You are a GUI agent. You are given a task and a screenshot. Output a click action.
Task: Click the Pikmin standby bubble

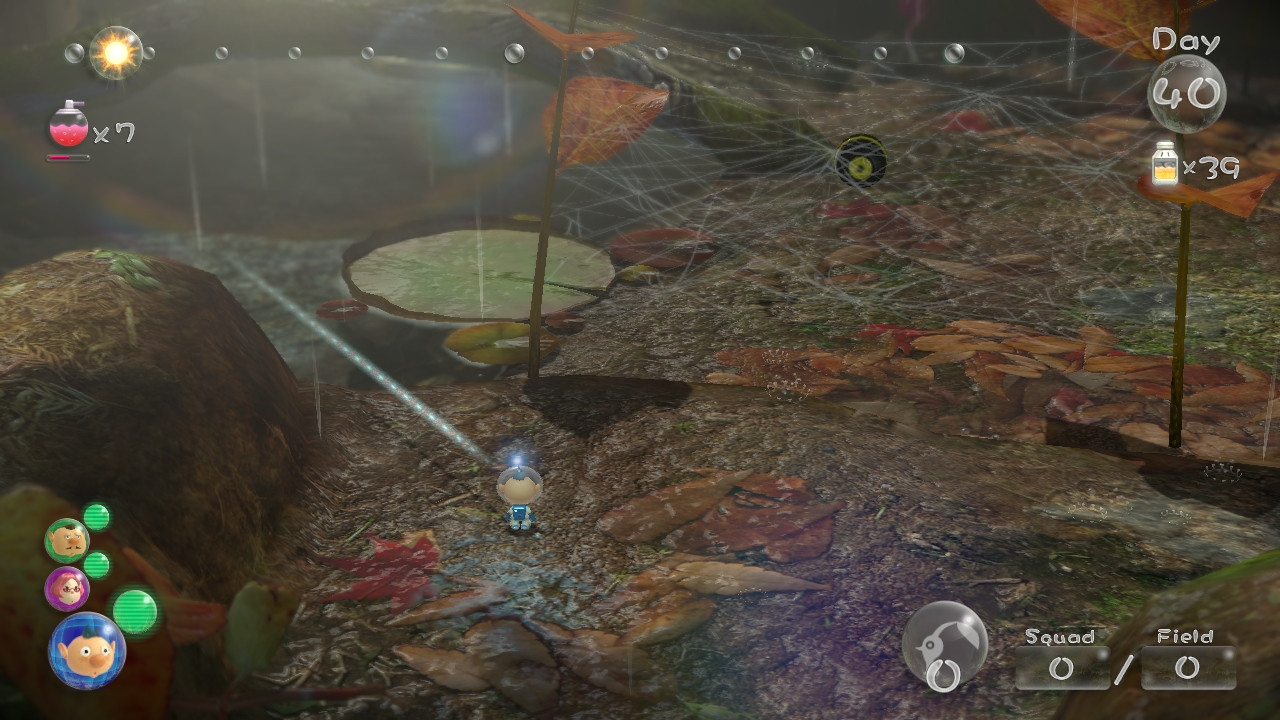(x=944, y=646)
